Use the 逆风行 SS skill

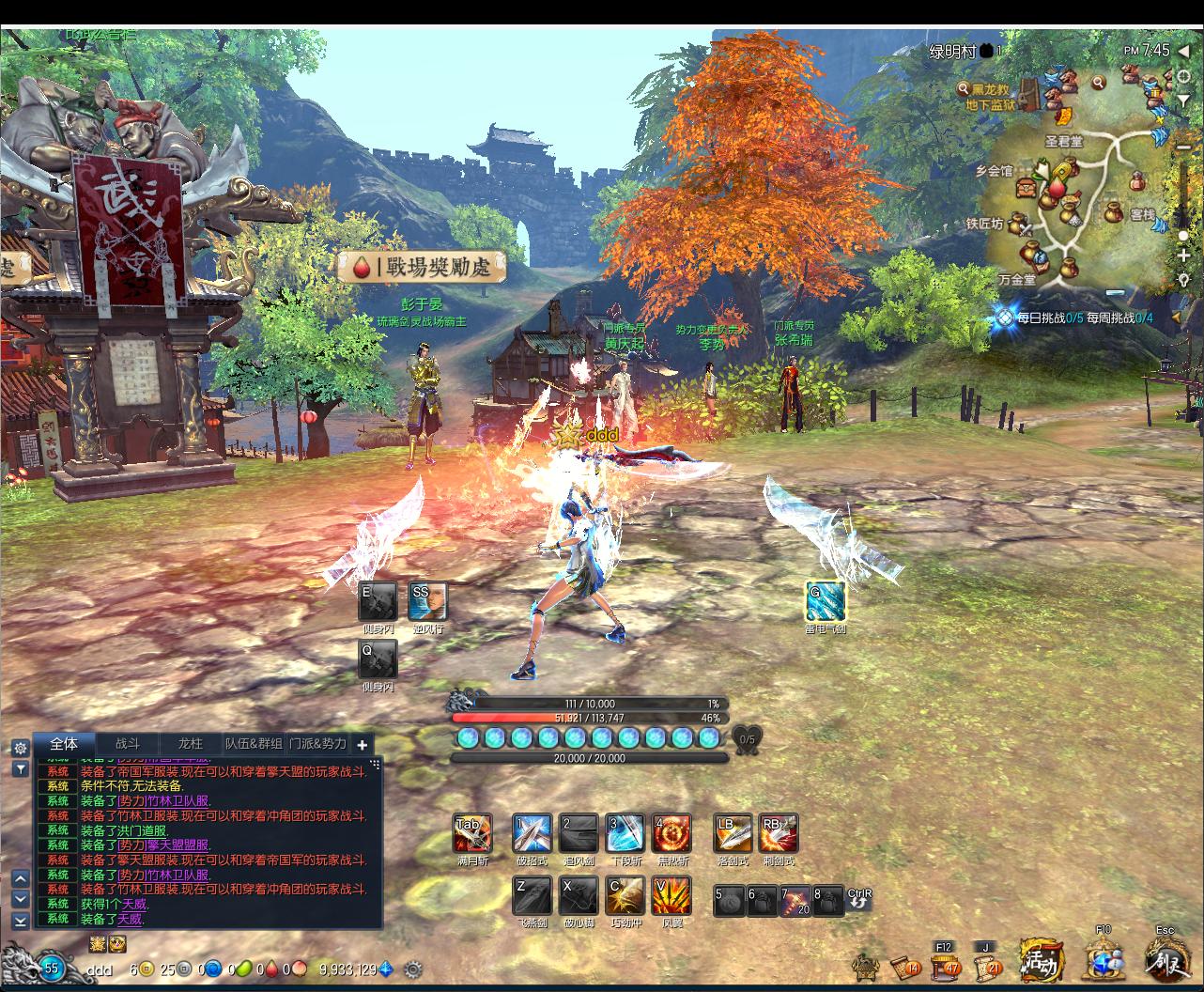pos(427,601)
